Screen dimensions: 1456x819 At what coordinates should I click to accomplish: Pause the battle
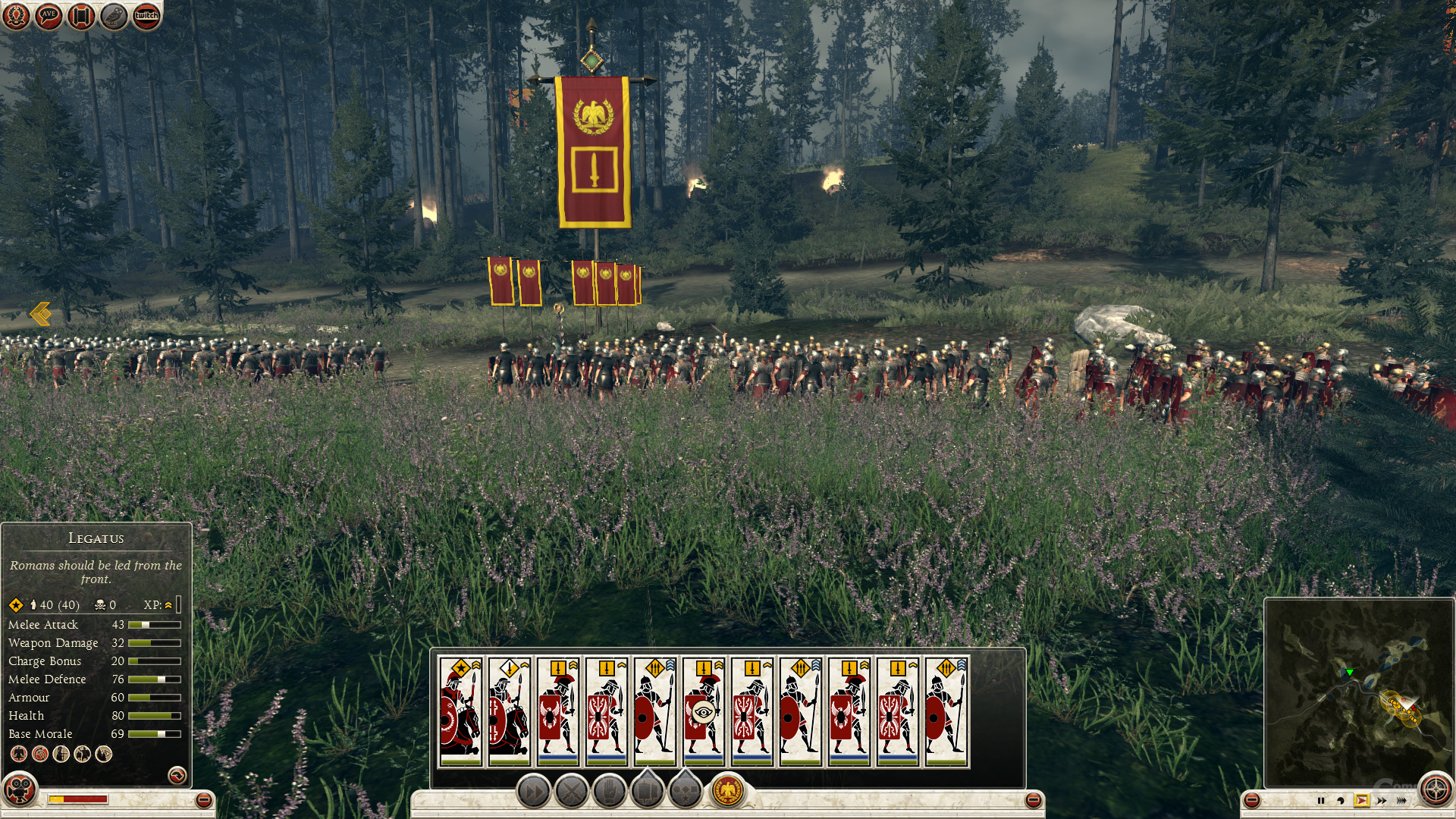pos(1321,800)
